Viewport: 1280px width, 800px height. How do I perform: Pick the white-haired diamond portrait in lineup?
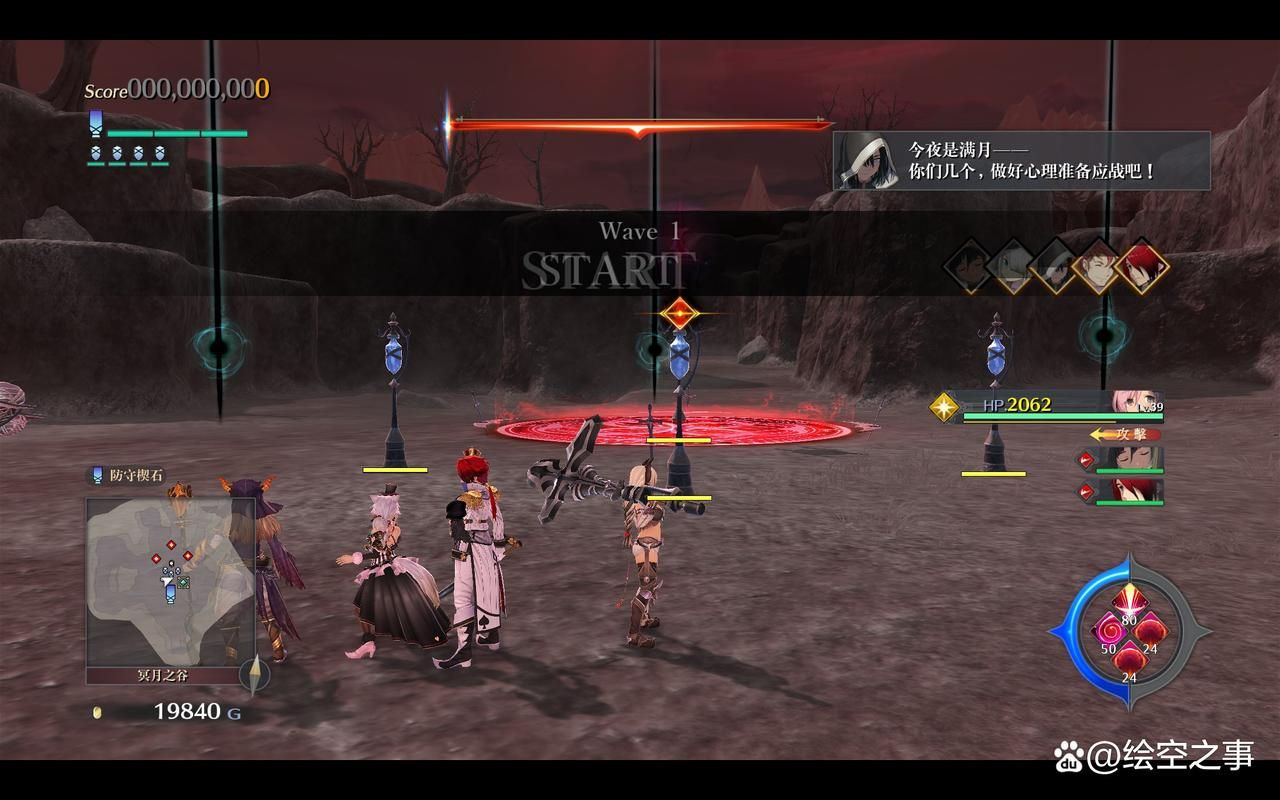click(1011, 266)
